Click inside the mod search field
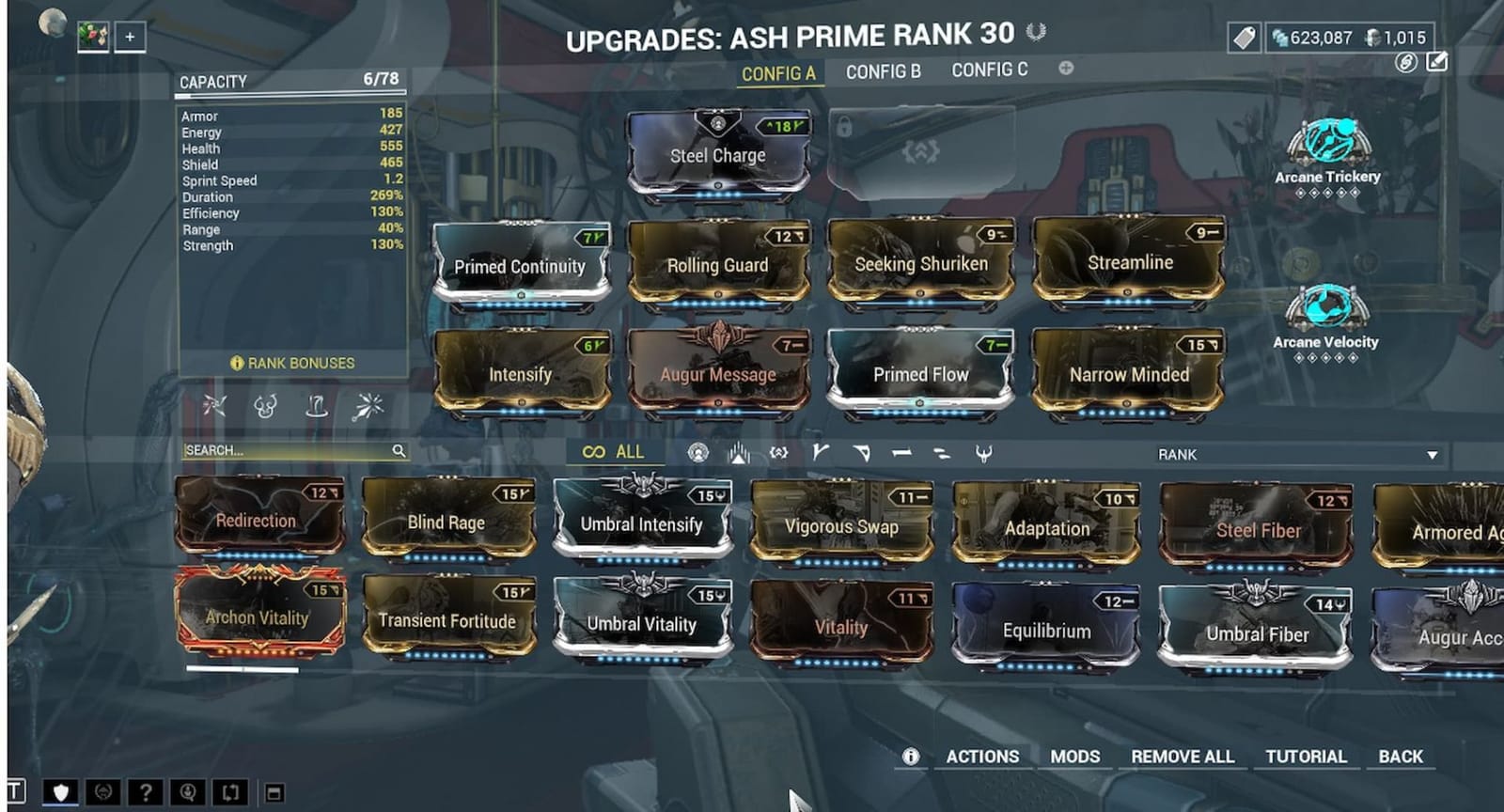 pos(282,451)
